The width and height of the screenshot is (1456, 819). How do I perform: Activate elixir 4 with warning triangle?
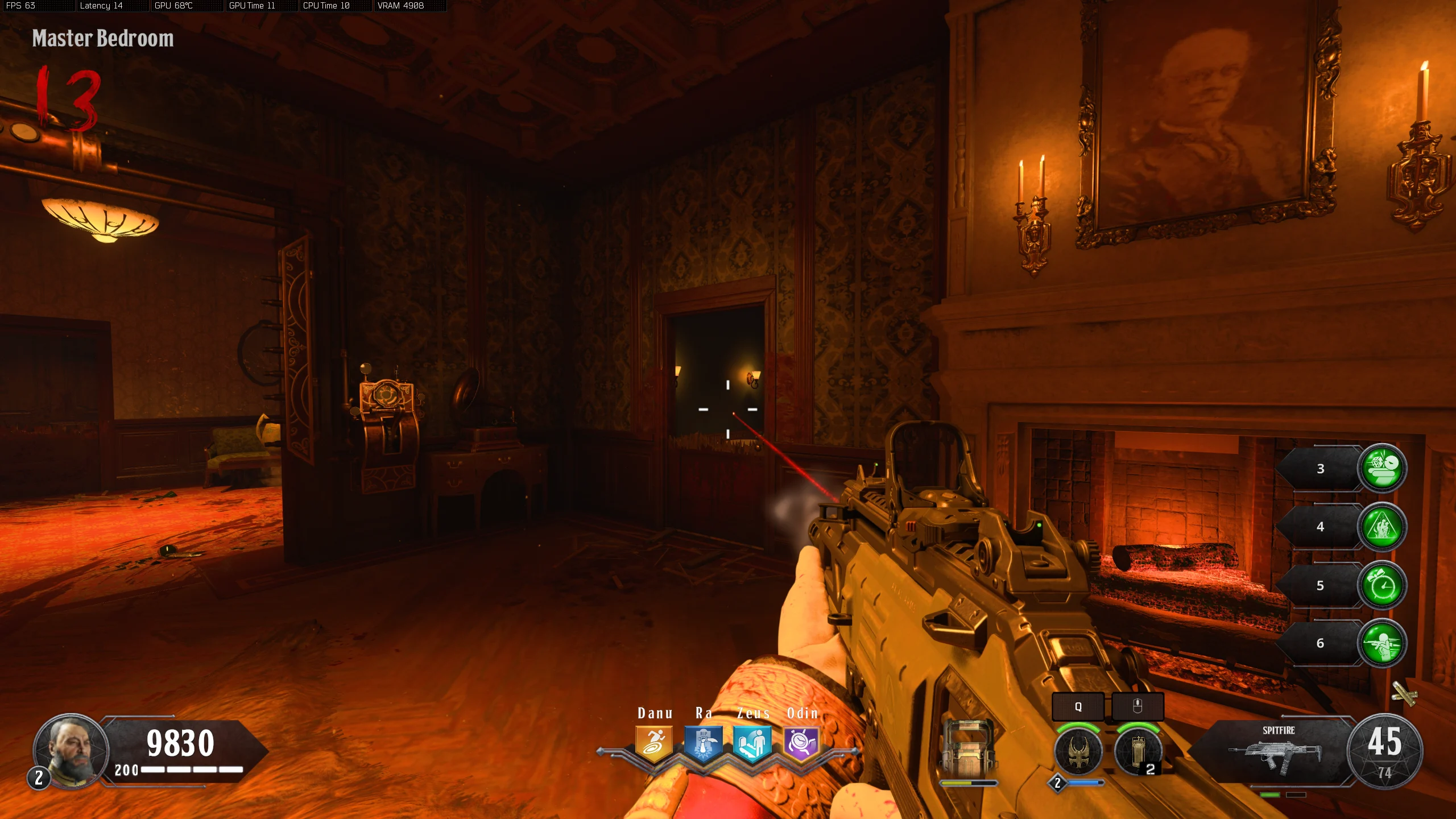[1382, 527]
